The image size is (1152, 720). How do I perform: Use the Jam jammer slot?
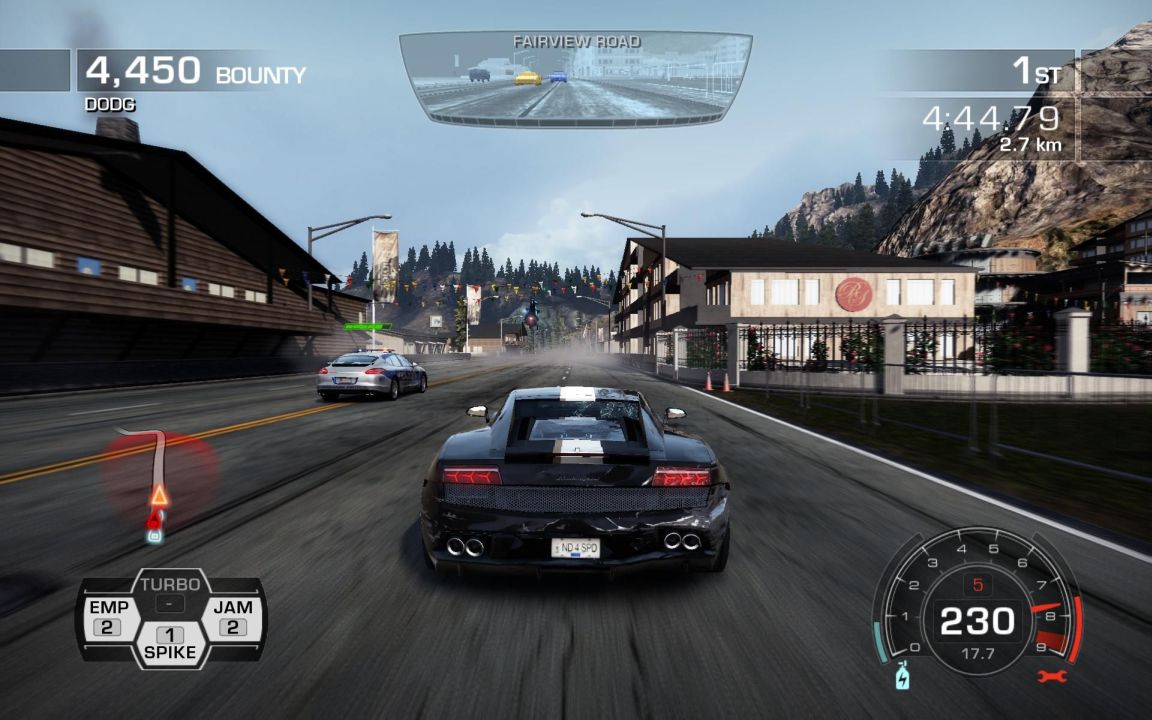point(232,617)
